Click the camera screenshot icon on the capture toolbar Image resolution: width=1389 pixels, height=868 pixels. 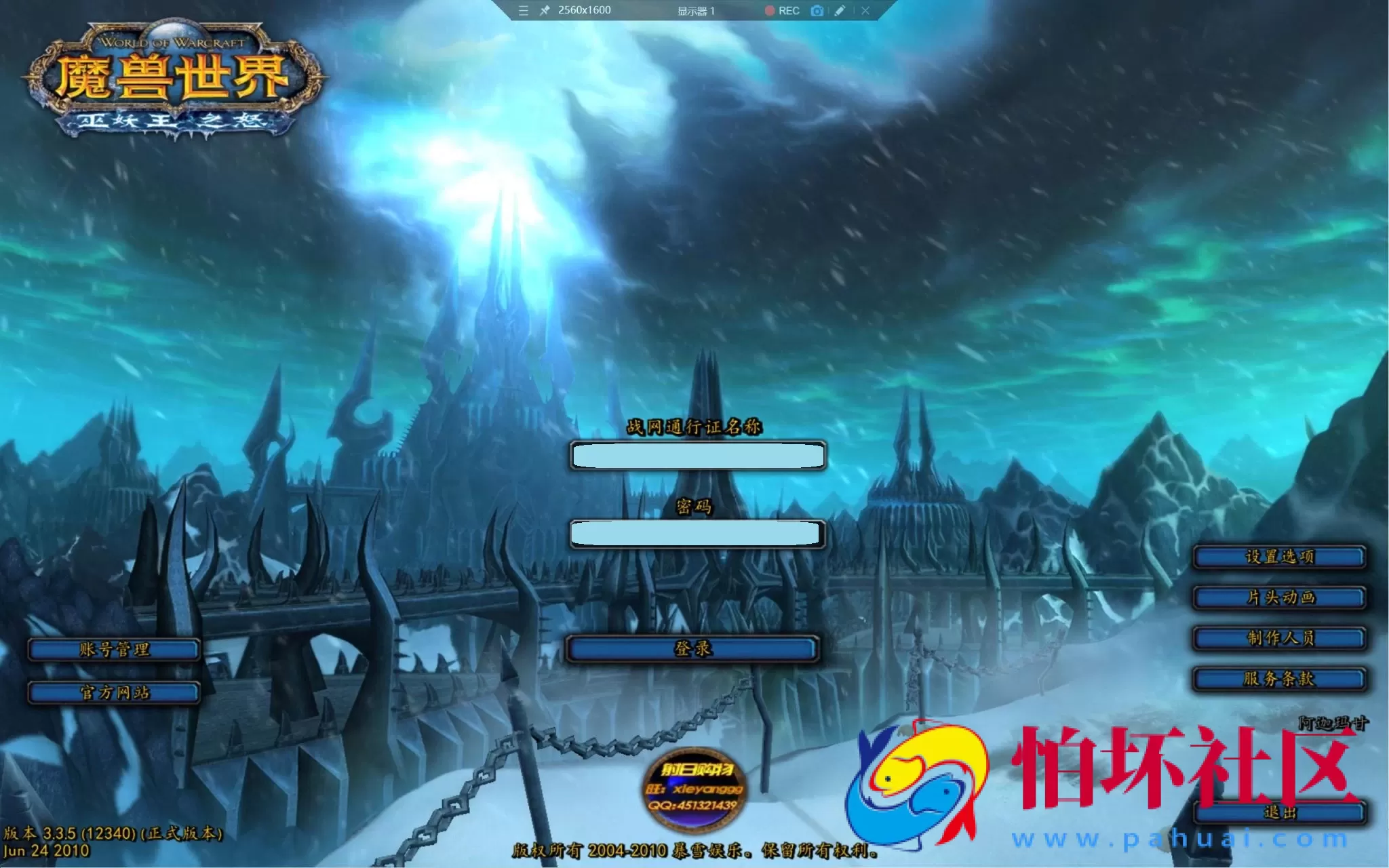coord(817,11)
